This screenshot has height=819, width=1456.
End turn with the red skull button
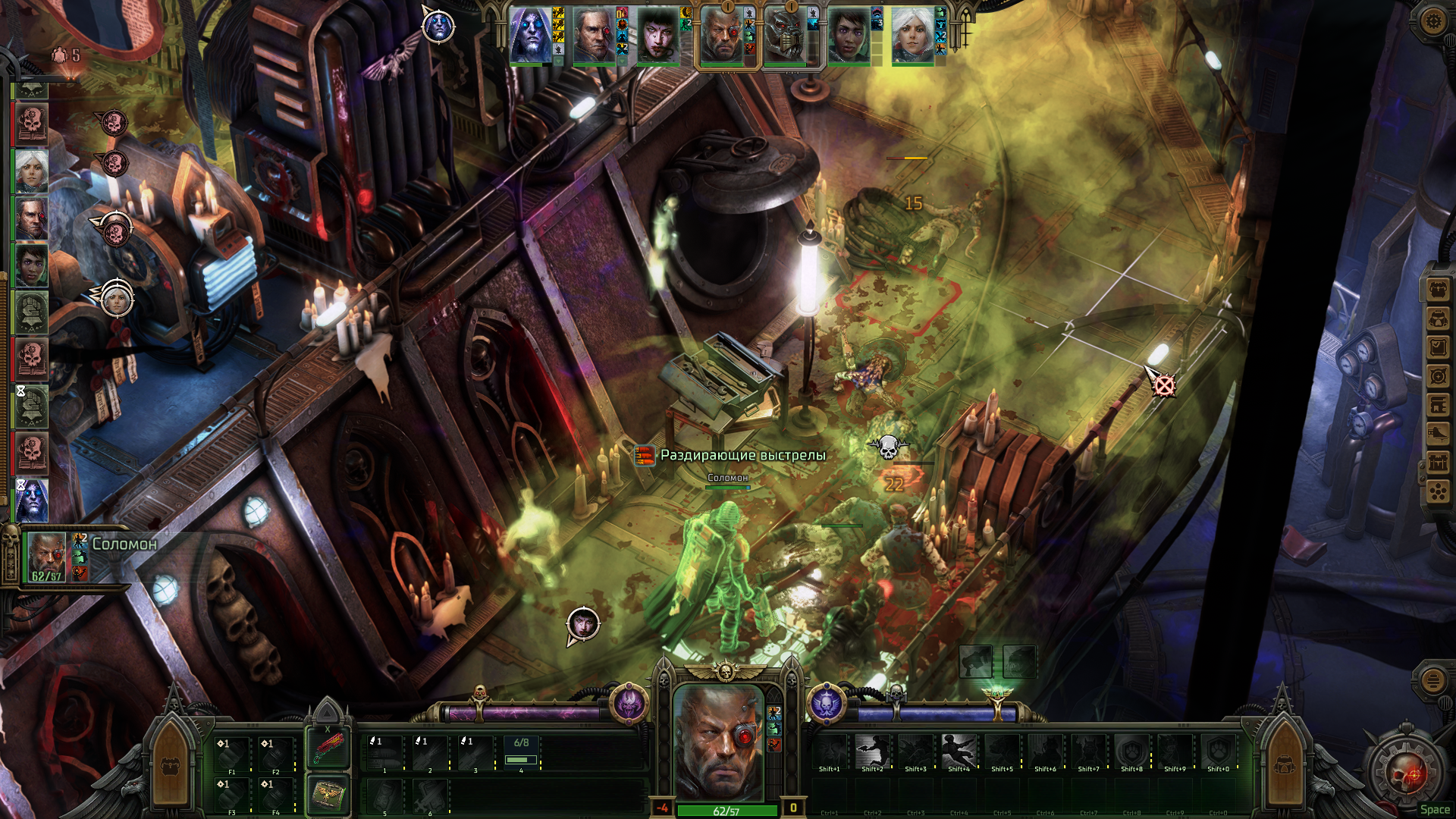tap(1407, 773)
